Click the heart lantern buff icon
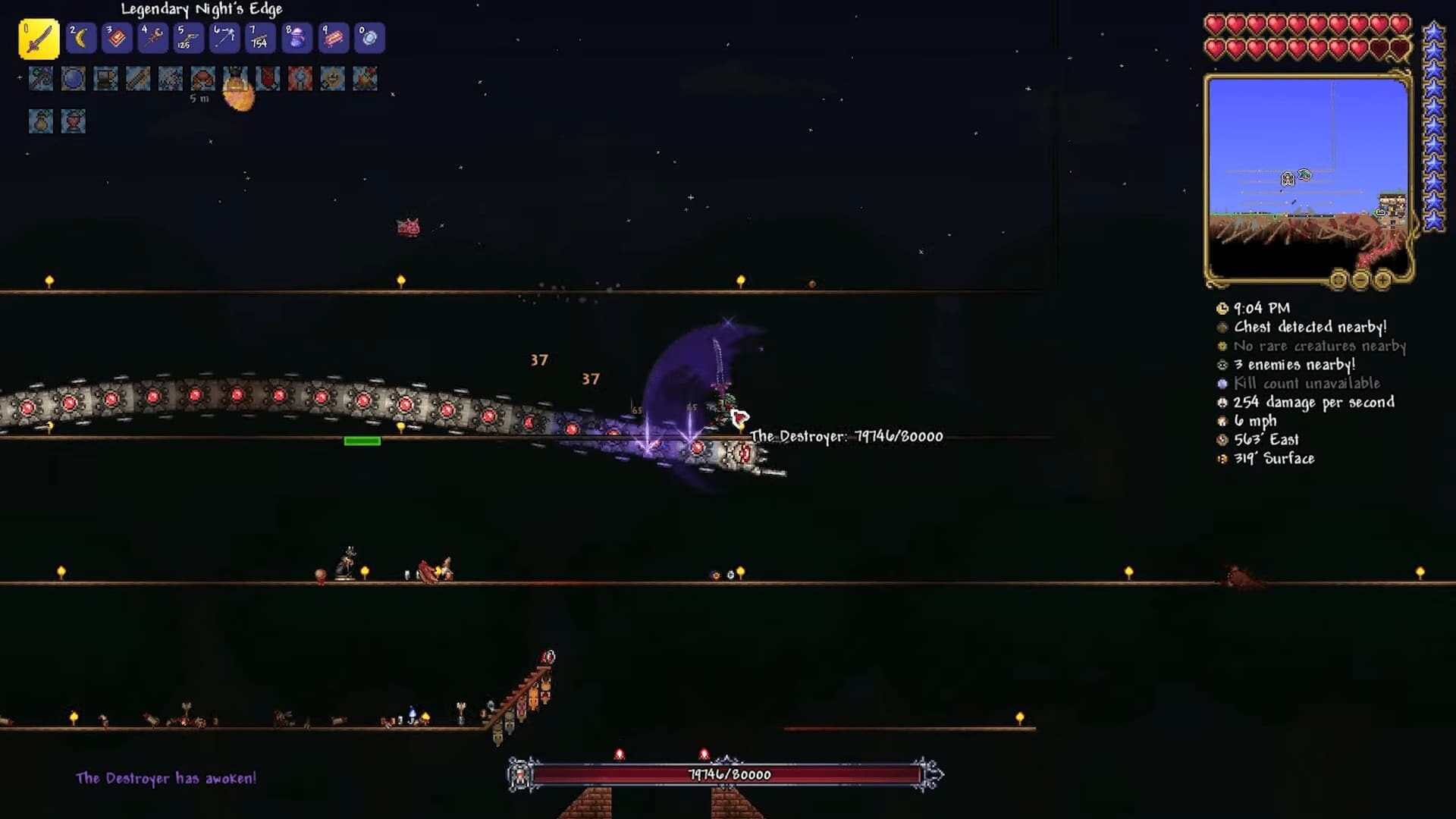This screenshot has height=819, width=1456. click(x=74, y=121)
